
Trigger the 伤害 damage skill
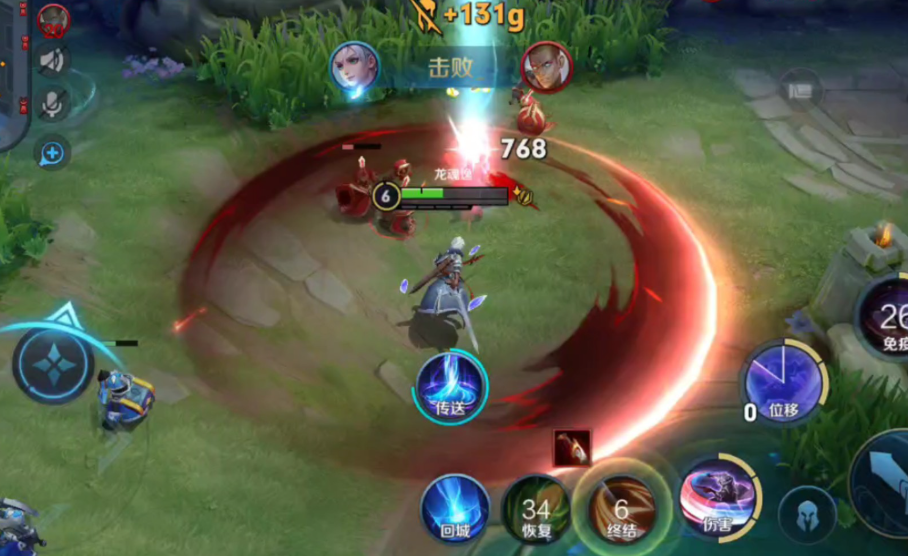[716, 495]
